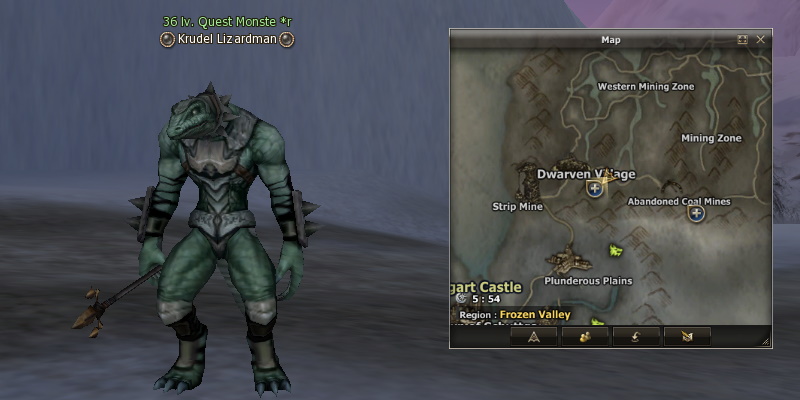Close the Map window

[x=761, y=40]
